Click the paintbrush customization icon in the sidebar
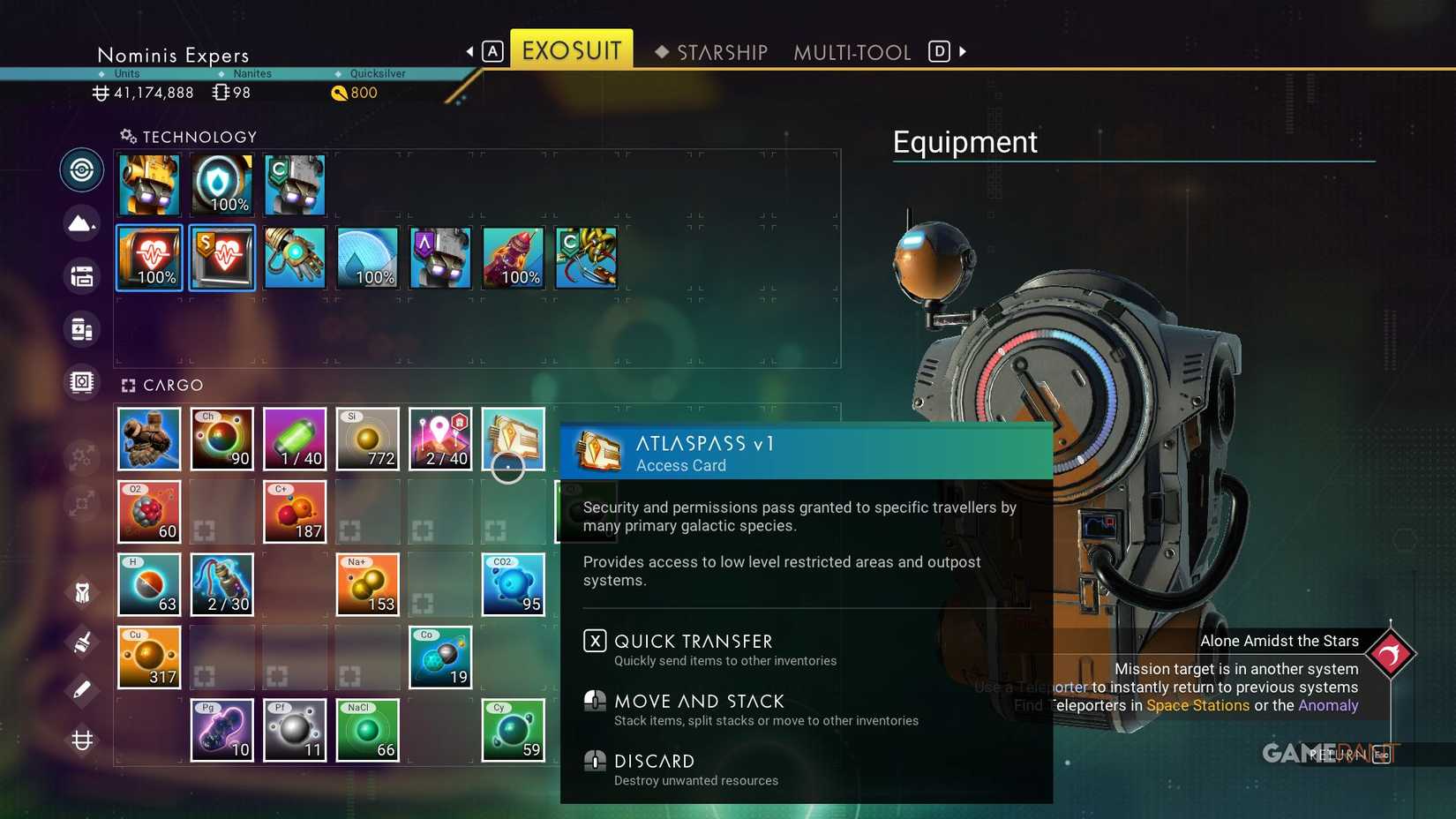 (81, 642)
